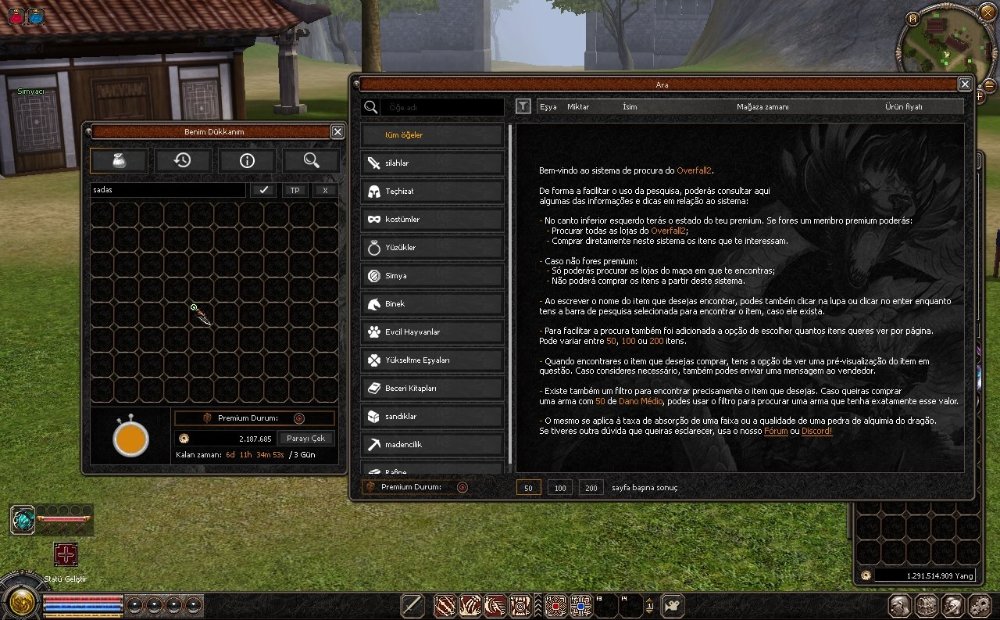Switch to the Yüzükler category
The width and height of the screenshot is (1000, 620).
pyautogui.click(x=432, y=247)
